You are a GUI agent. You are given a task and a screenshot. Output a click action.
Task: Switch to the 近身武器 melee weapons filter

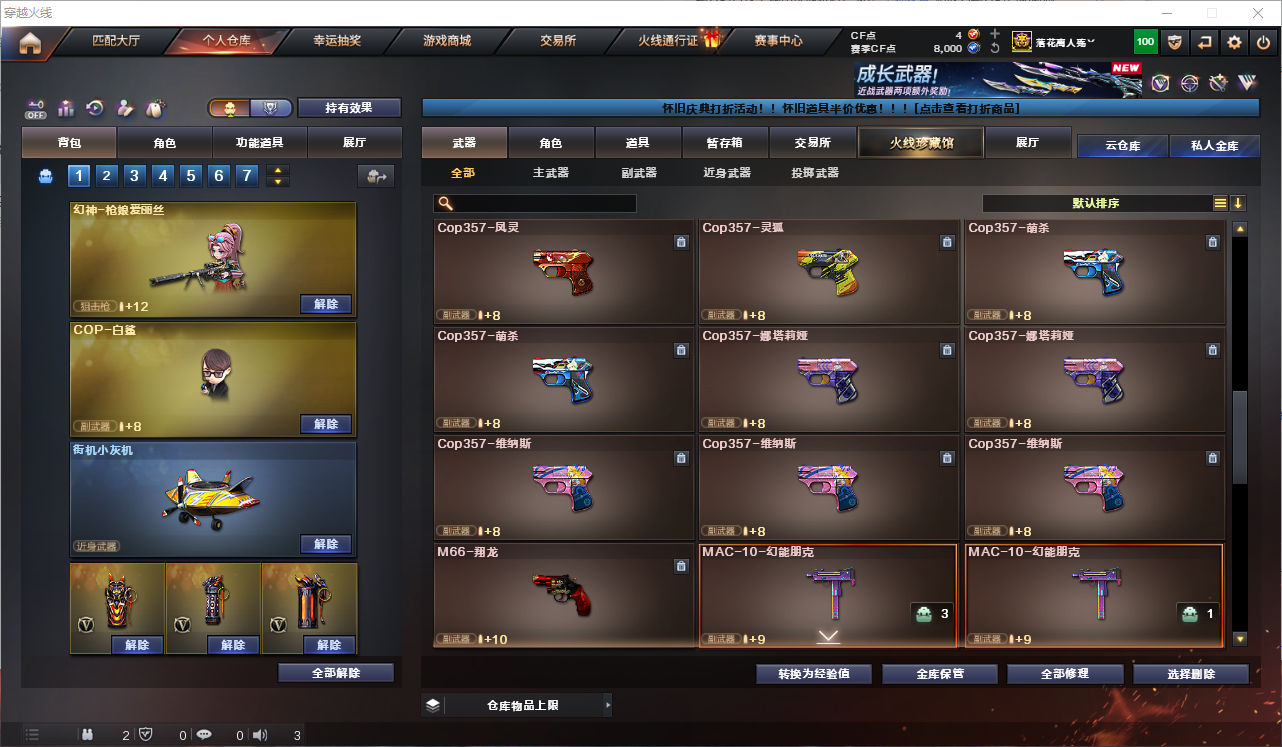pos(727,173)
